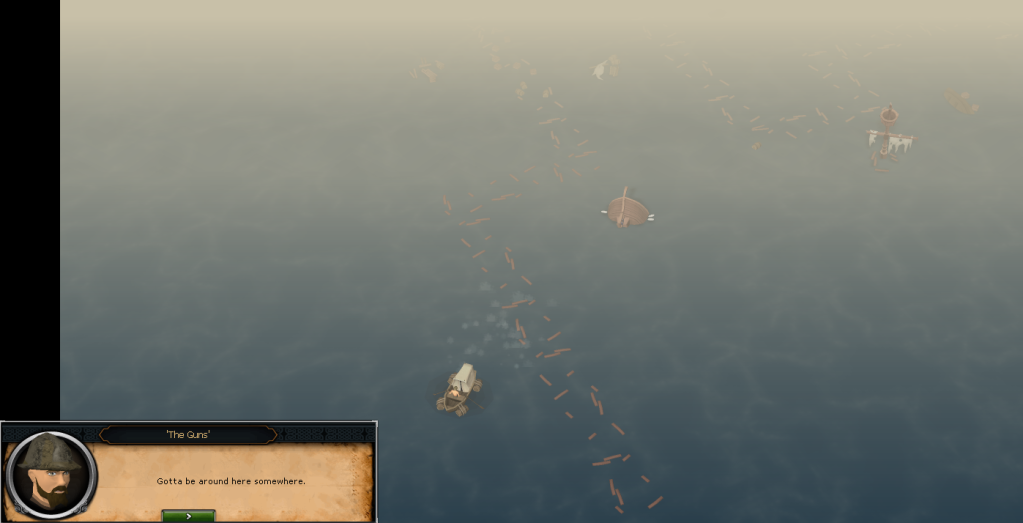Continue the dialogue with the green arrow button
The width and height of the screenshot is (1023, 523).
(x=188, y=515)
